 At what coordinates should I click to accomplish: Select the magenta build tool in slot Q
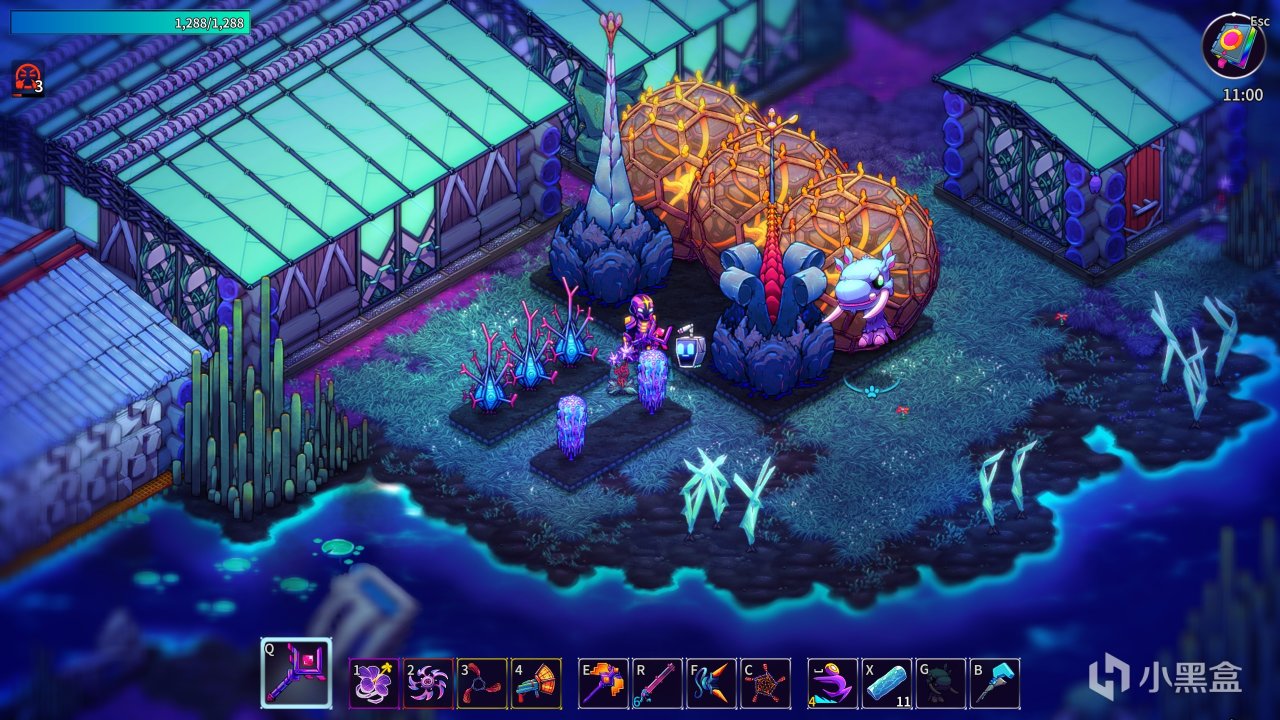pos(296,673)
